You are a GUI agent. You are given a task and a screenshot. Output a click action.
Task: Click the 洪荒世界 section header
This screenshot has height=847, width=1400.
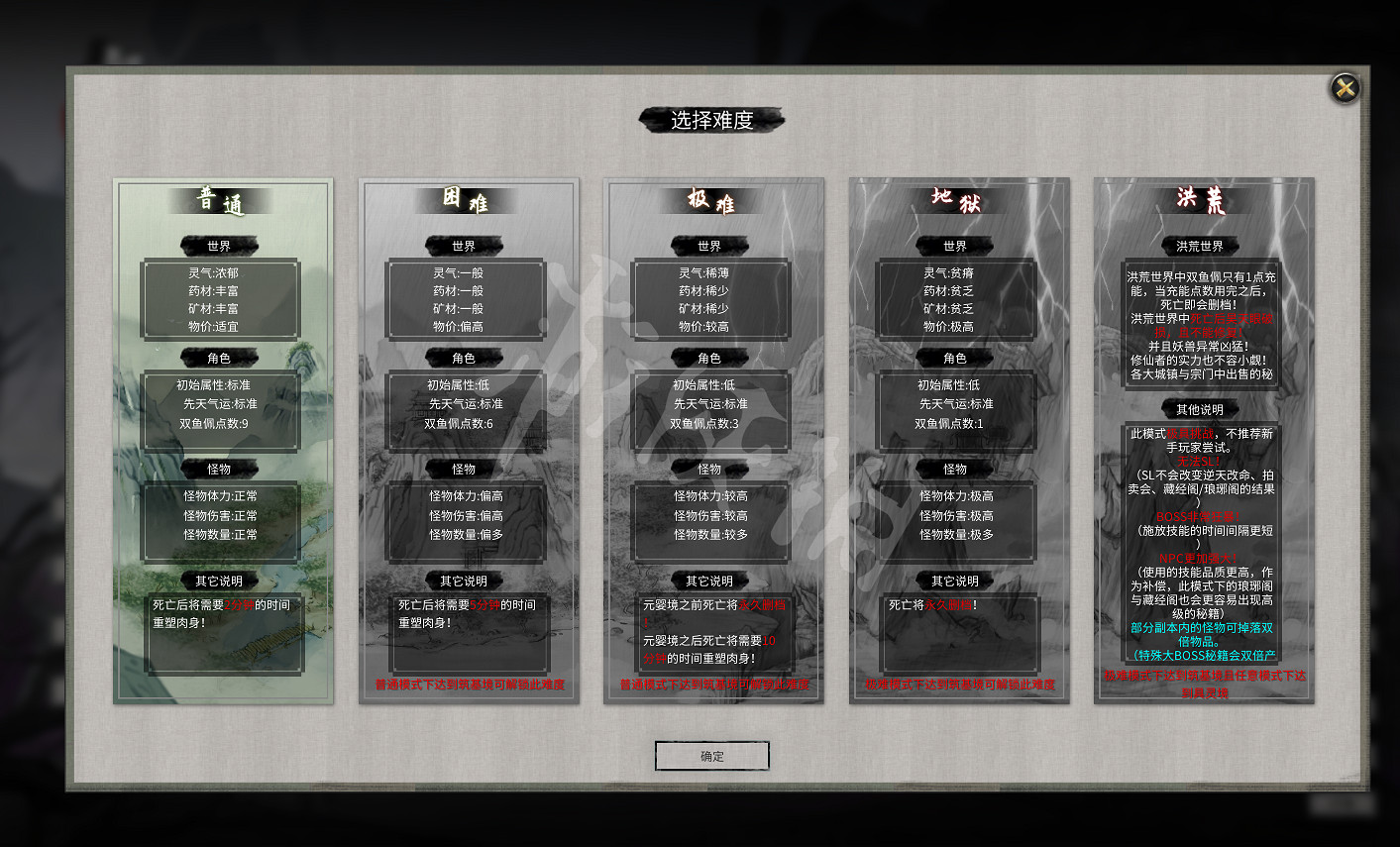pos(1200,246)
